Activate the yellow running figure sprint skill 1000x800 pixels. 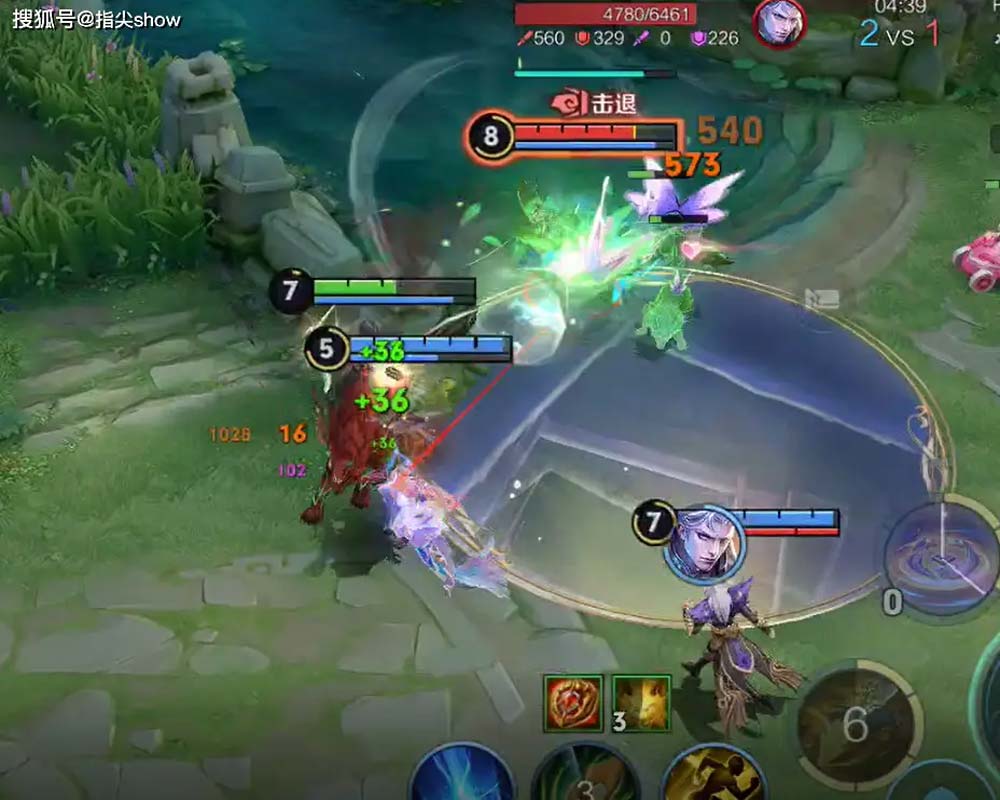click(713, 780)
